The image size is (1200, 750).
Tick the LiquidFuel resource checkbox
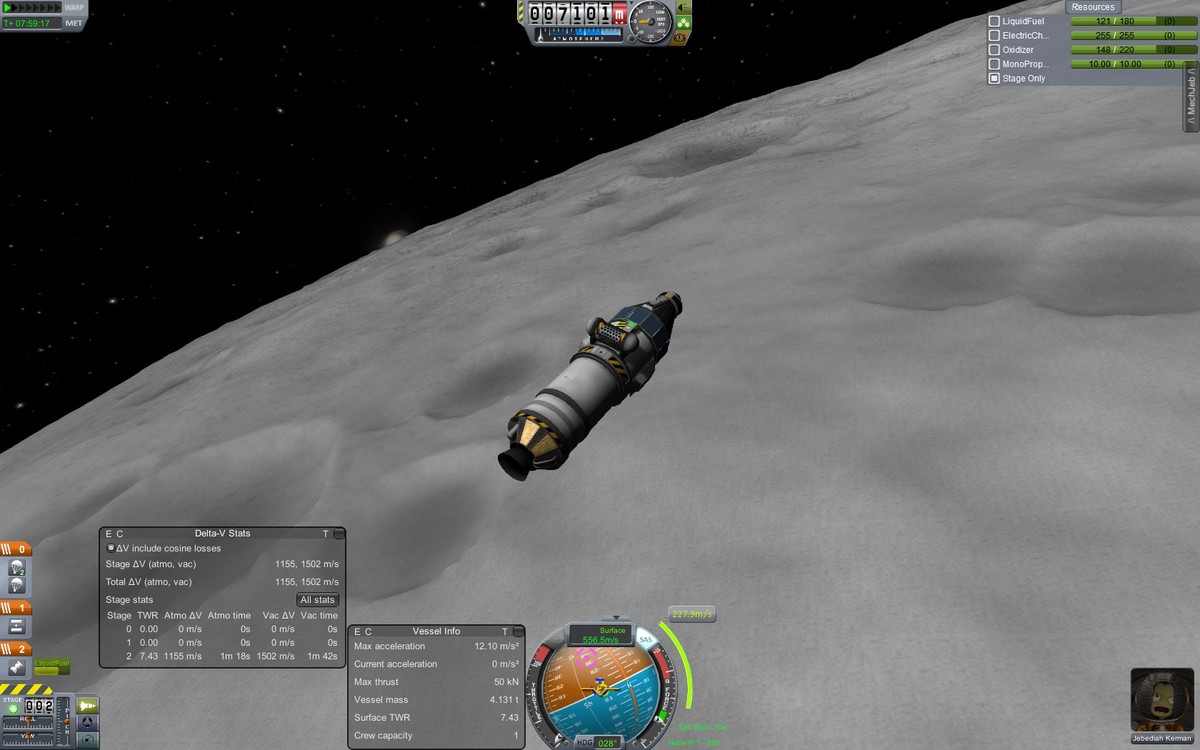click(x=994, y=21)
